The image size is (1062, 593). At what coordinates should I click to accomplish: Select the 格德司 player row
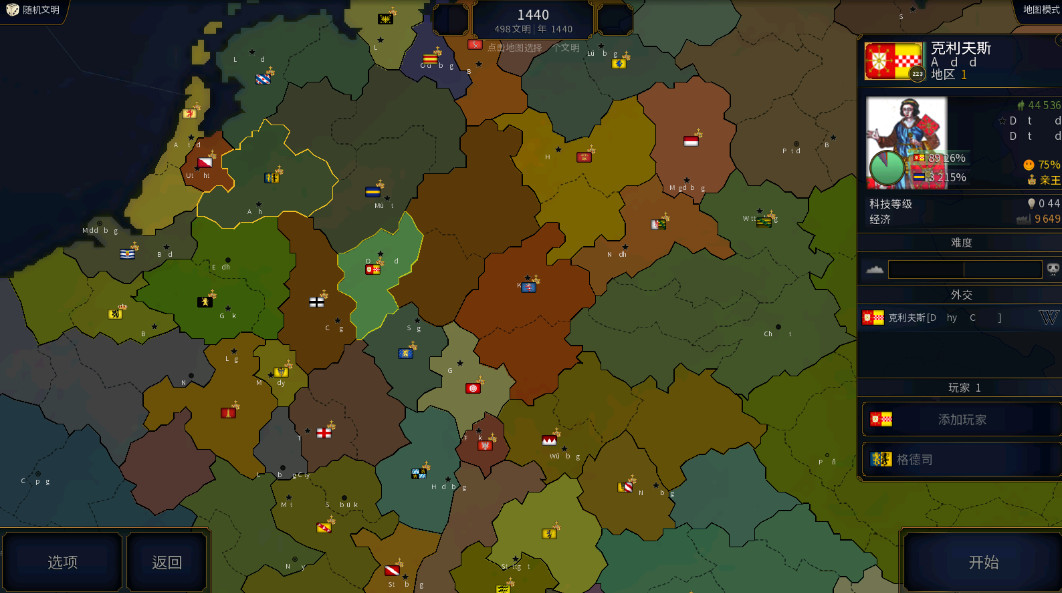(960, 459)
